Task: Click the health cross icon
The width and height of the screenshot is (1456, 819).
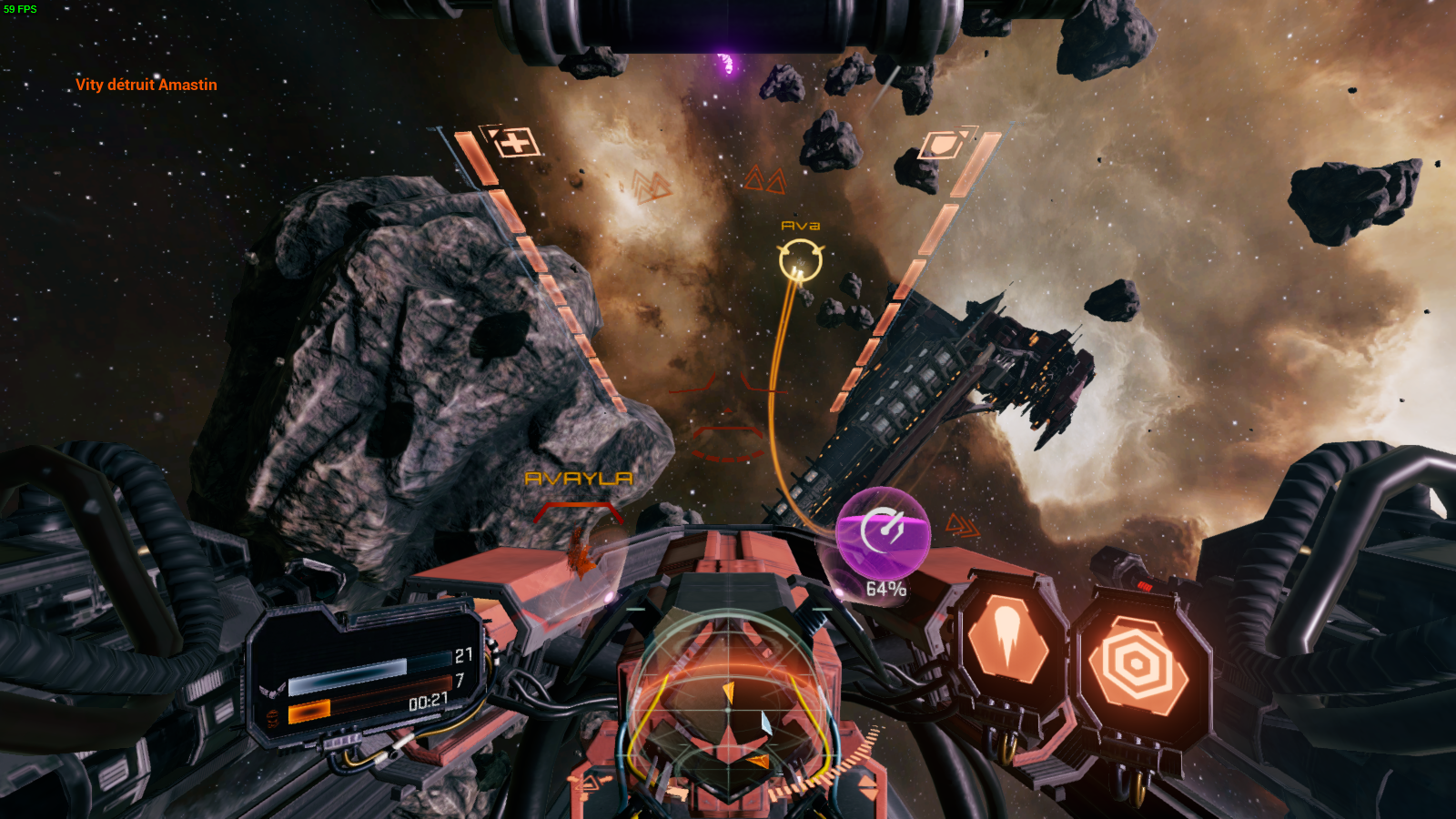Action: pos(516,143)
